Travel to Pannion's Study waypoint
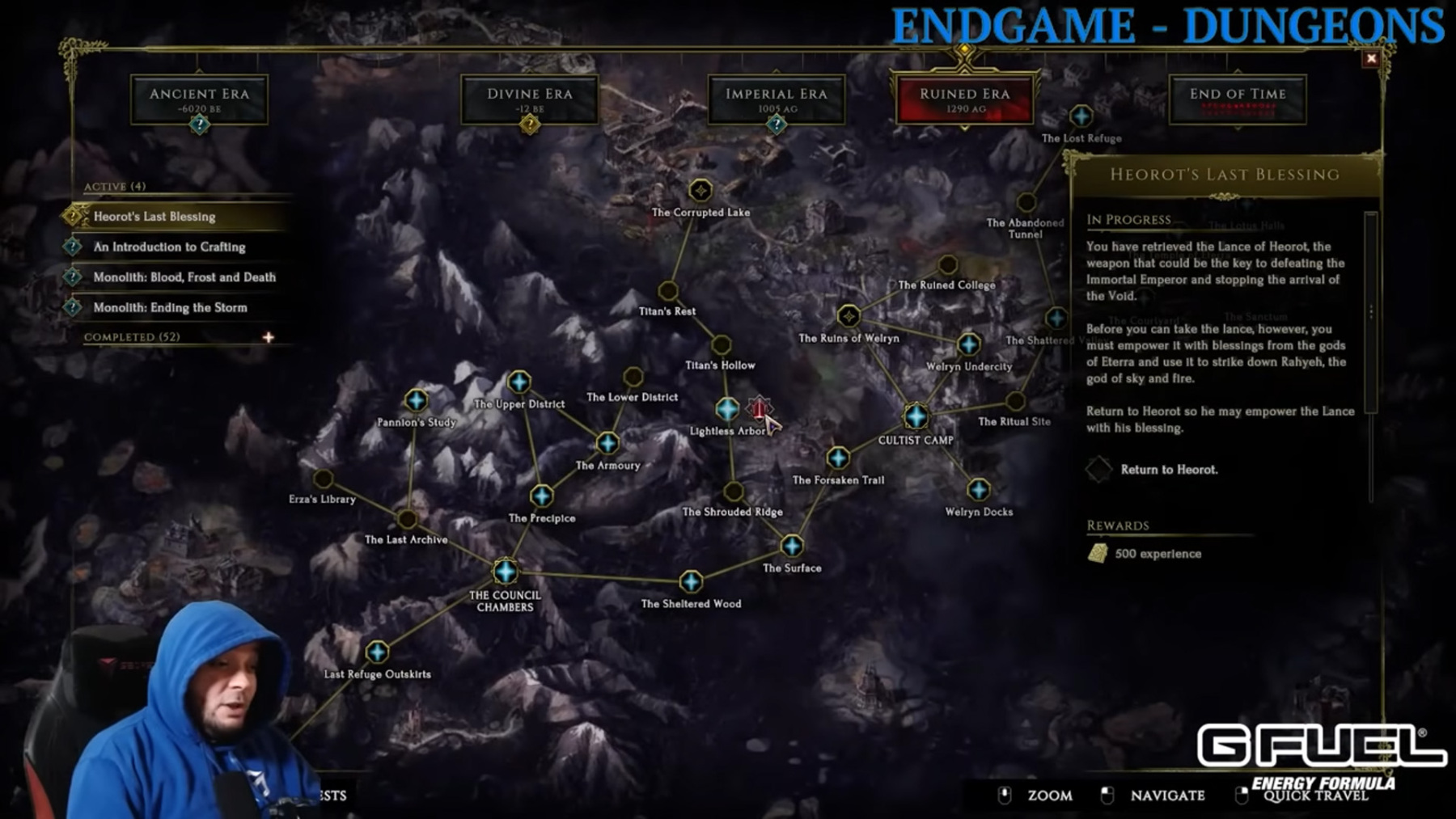This screenshot has height=819, width=1456. click(x=416, y=400)
